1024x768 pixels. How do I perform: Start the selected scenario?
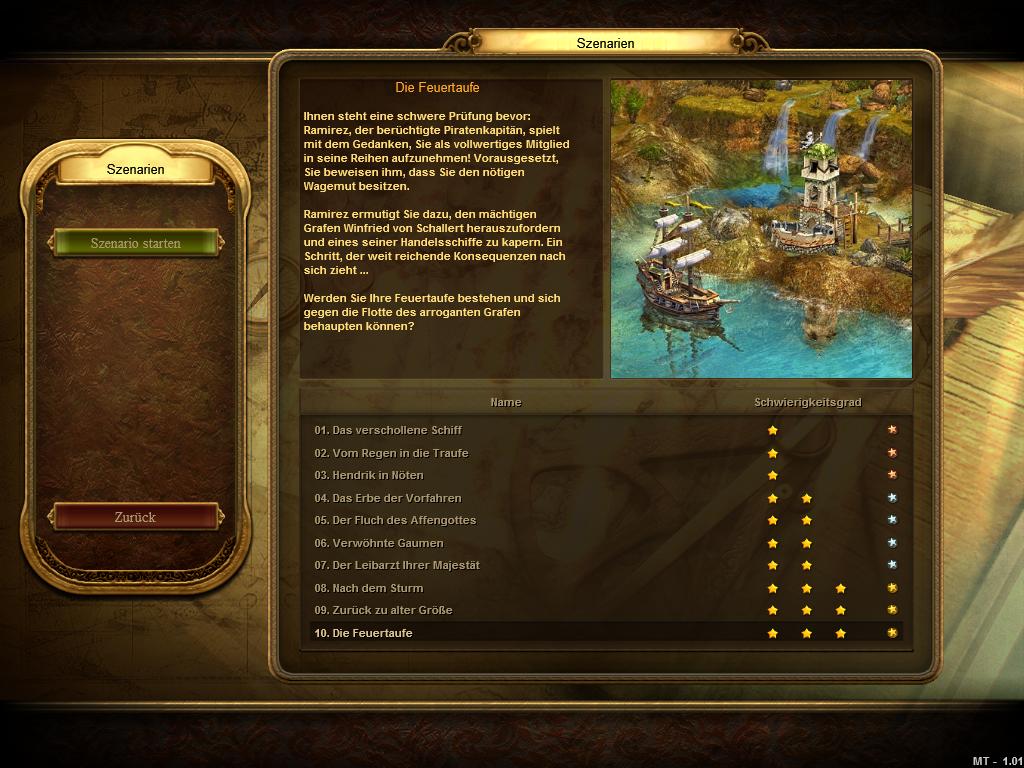pos(136,243)
